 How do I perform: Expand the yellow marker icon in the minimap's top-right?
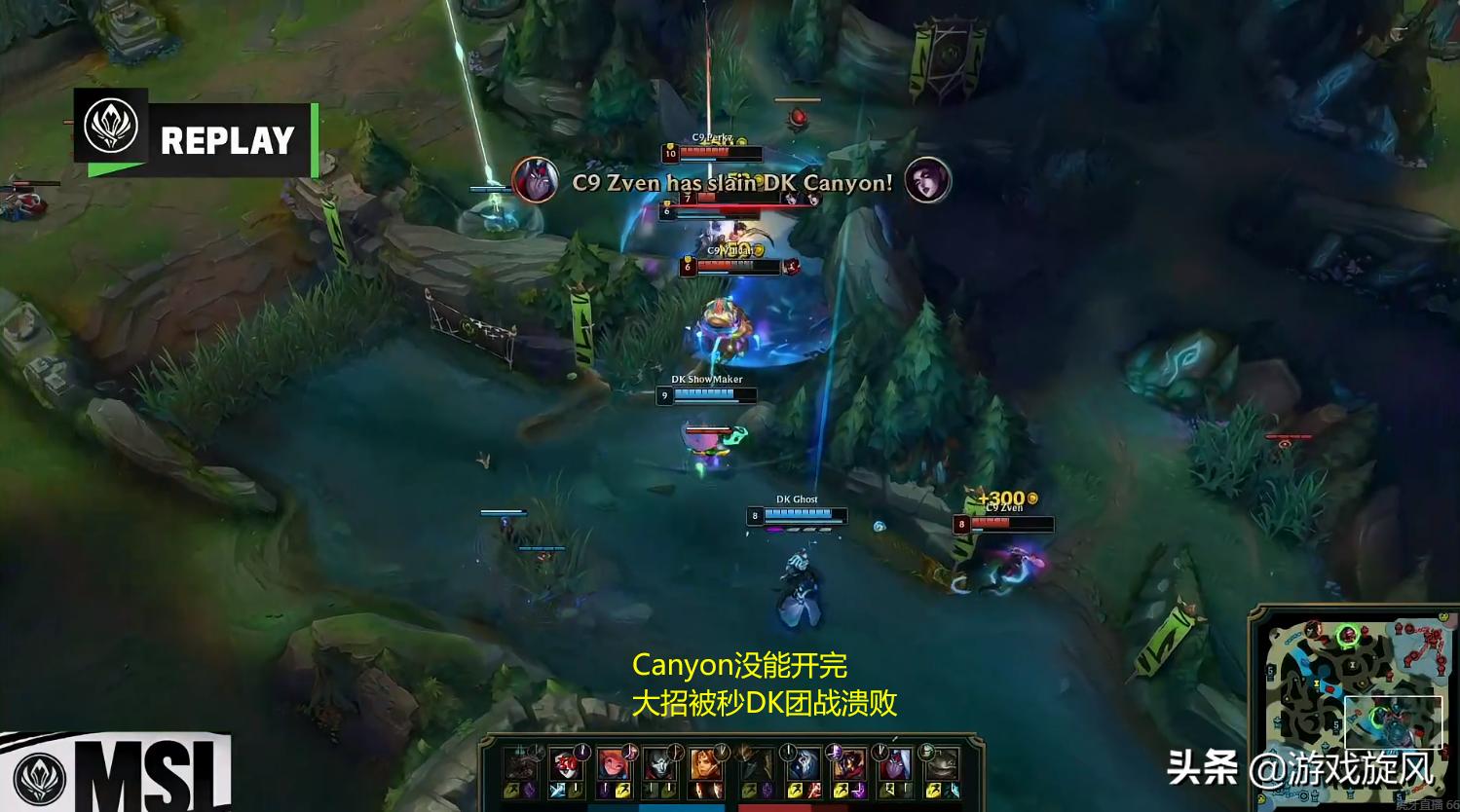tap(1442, 616)
